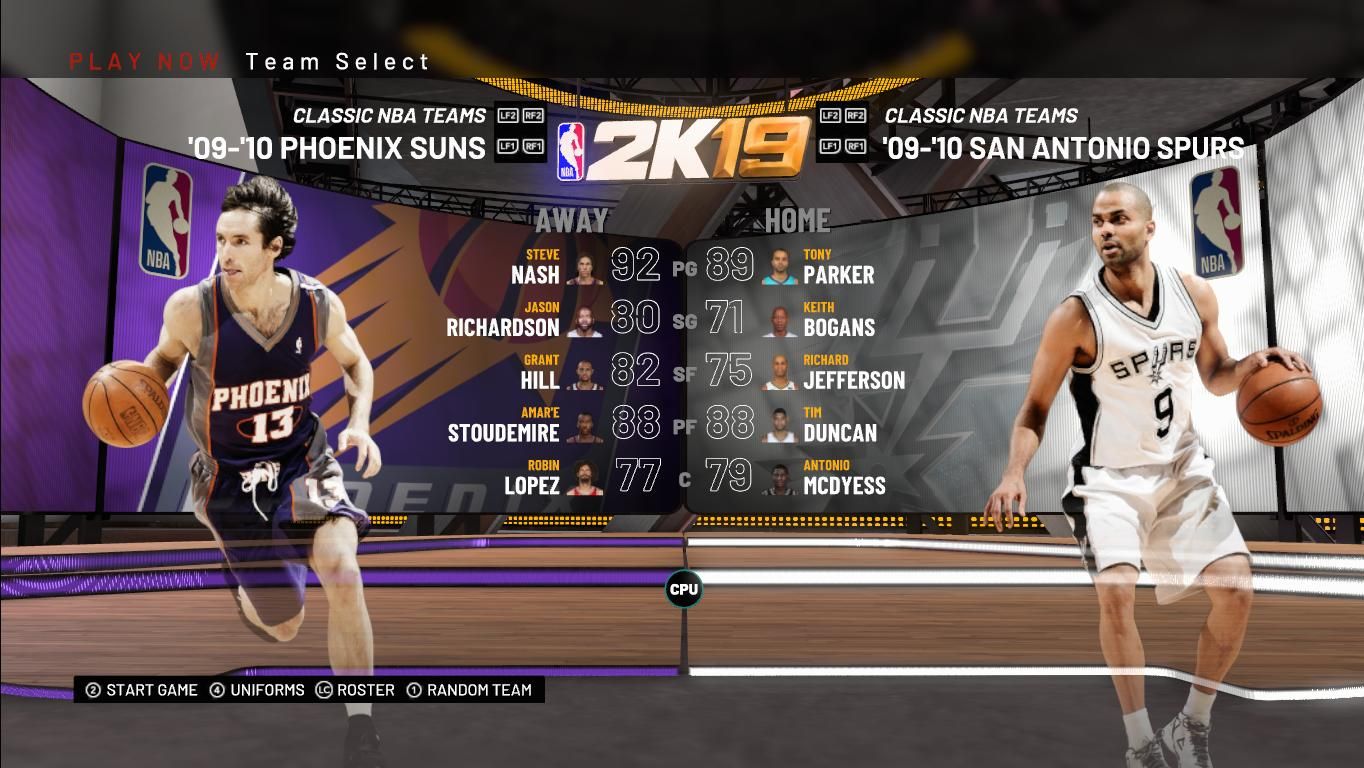Viewport: 1364px width, 768px height.
Task: Select the '09-'10 Phoenix Suns team name
Action: click(x=336, y=148)
